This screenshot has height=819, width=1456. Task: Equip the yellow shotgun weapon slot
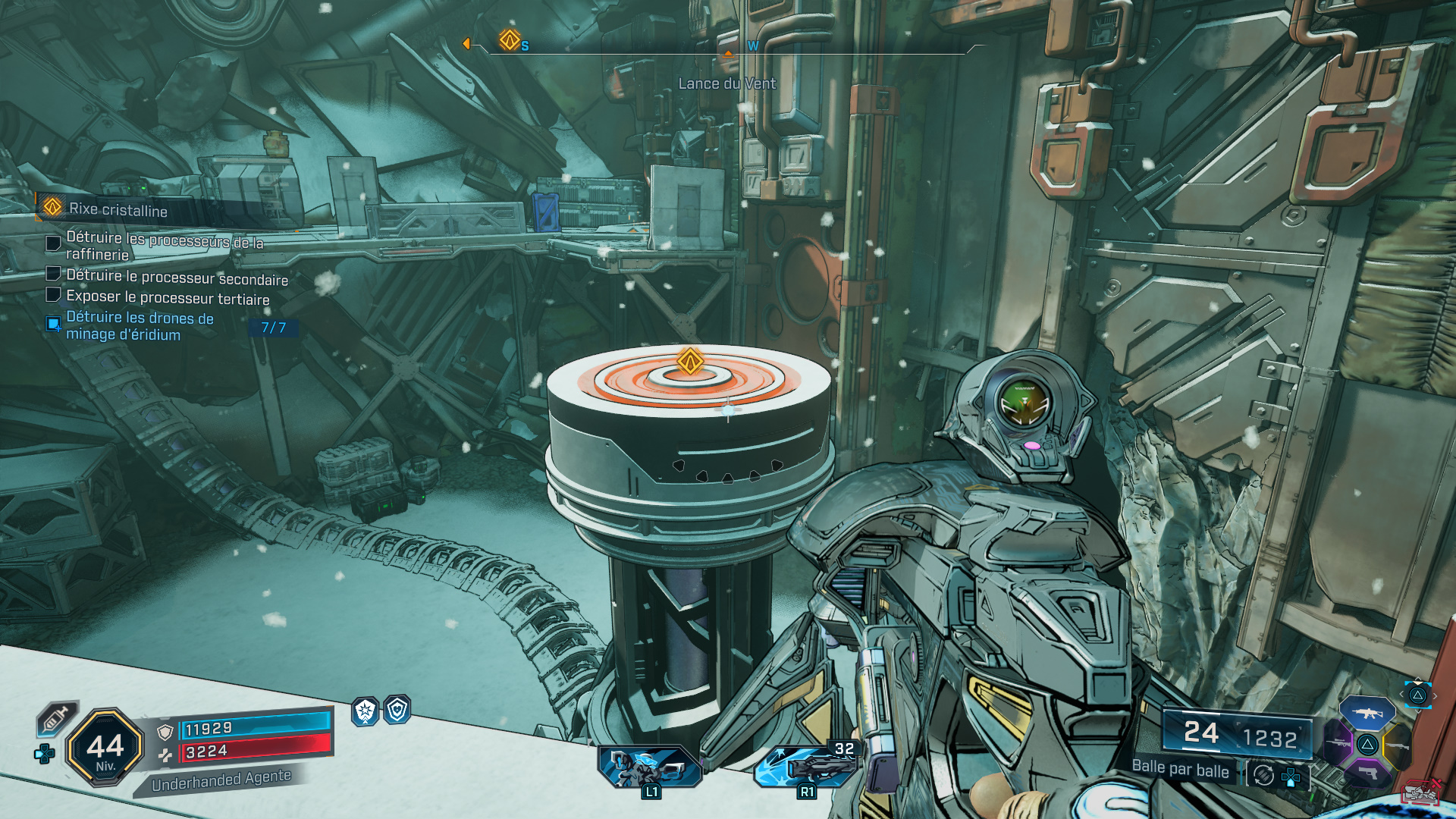(x=1398, y=745)
